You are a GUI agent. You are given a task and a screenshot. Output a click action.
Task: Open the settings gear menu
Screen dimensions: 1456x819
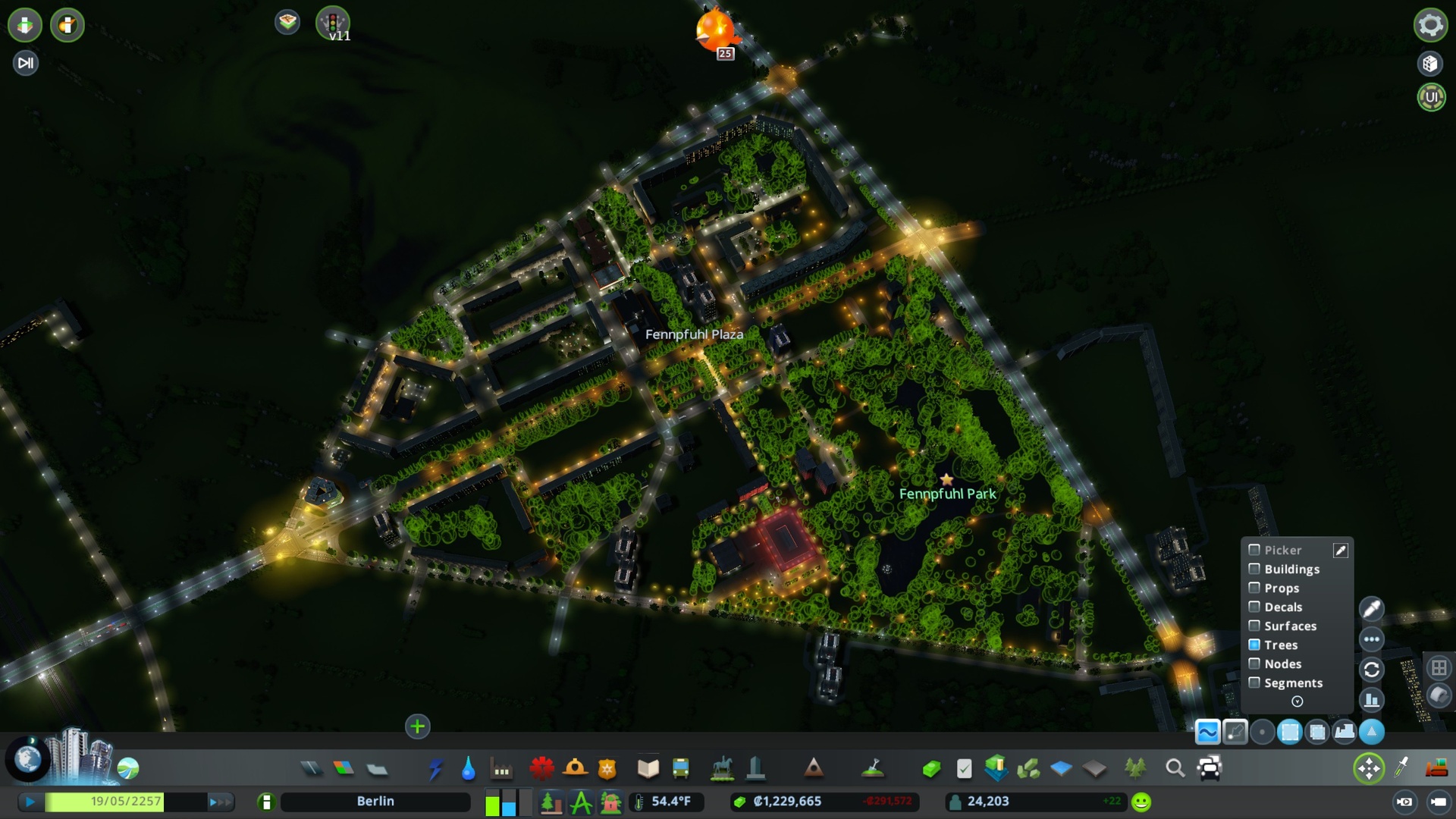[x=1429, y=25]
